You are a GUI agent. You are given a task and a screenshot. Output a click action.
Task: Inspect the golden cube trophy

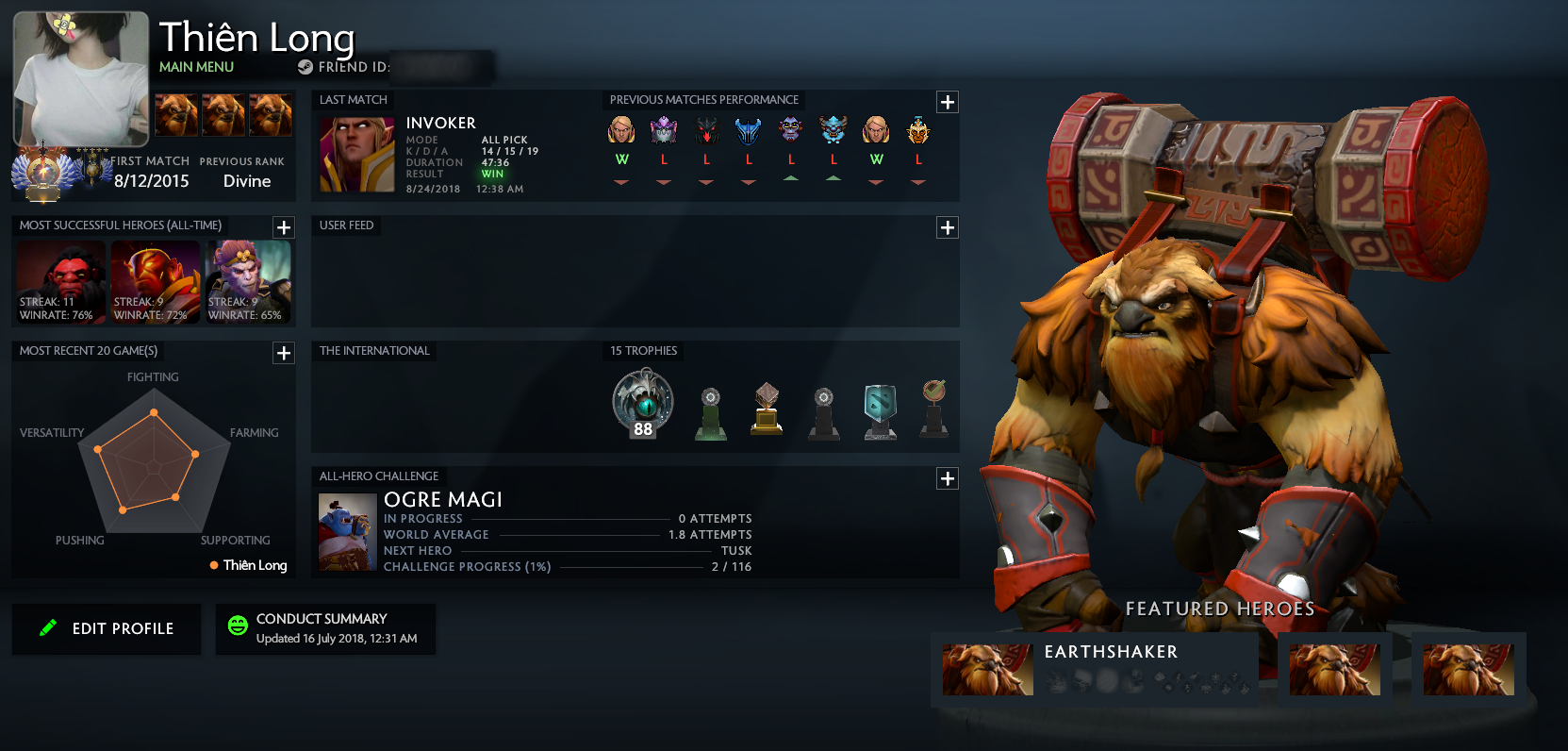click(x=767, y=409)
